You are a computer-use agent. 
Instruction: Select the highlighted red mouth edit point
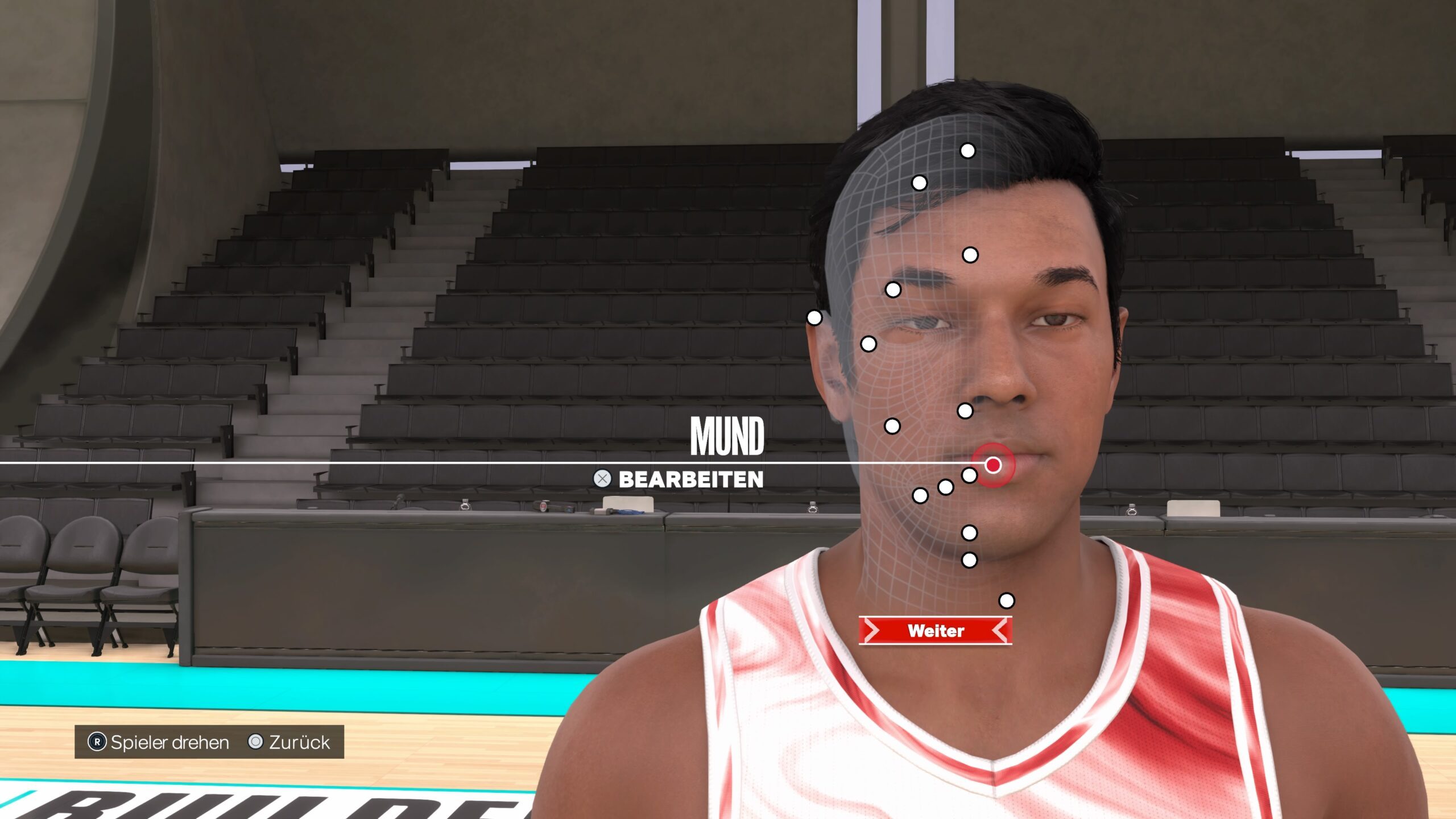[x=993, y=465]
